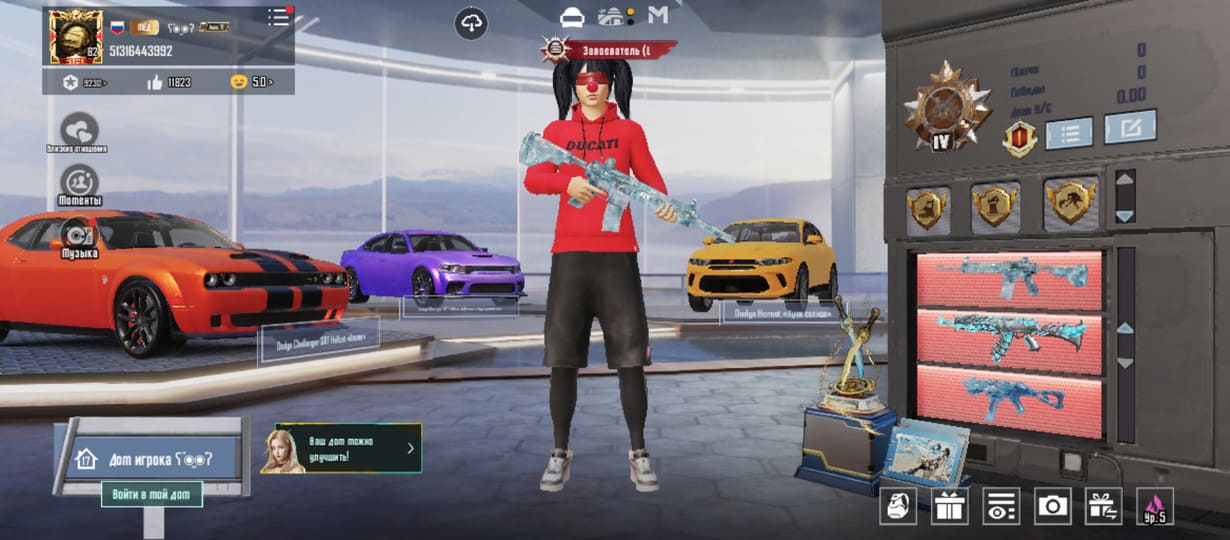Open the Музыка (Music) player

[79, 236]
